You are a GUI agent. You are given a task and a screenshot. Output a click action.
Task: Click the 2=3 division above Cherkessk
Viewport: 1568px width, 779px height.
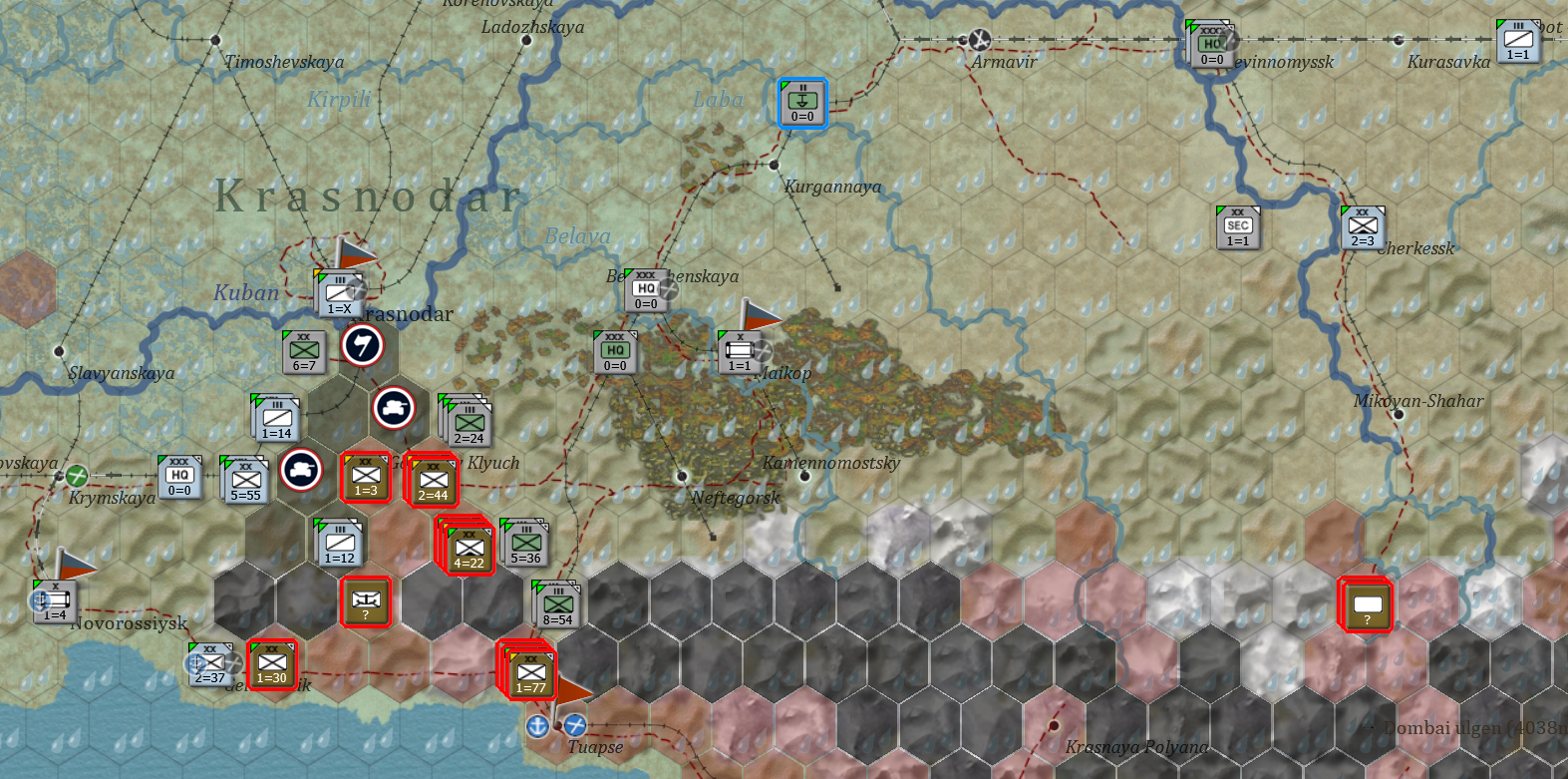click(1364, 228)
